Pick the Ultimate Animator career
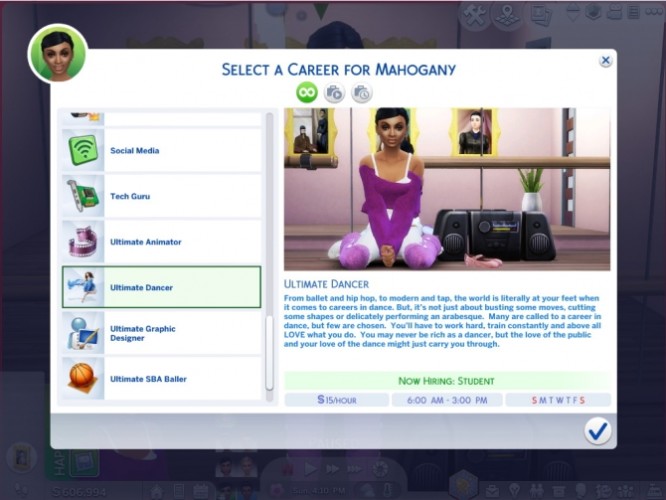 [x=161, y=242]
